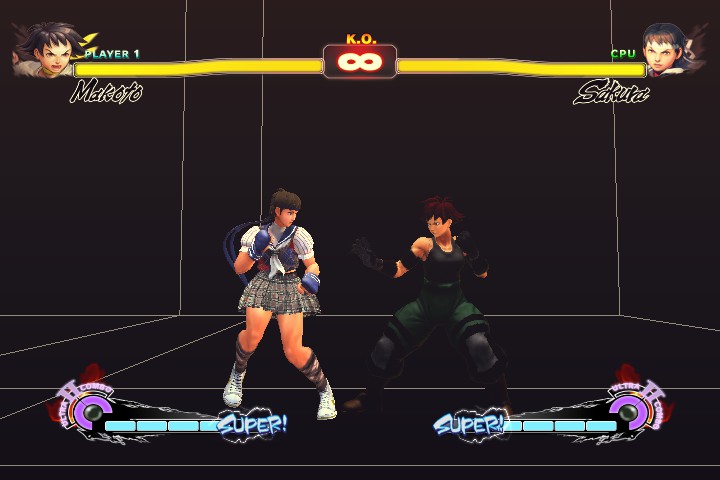Click Makoto's character portrait
Viewport: 720px width, 480px height.
pos(42,49)
